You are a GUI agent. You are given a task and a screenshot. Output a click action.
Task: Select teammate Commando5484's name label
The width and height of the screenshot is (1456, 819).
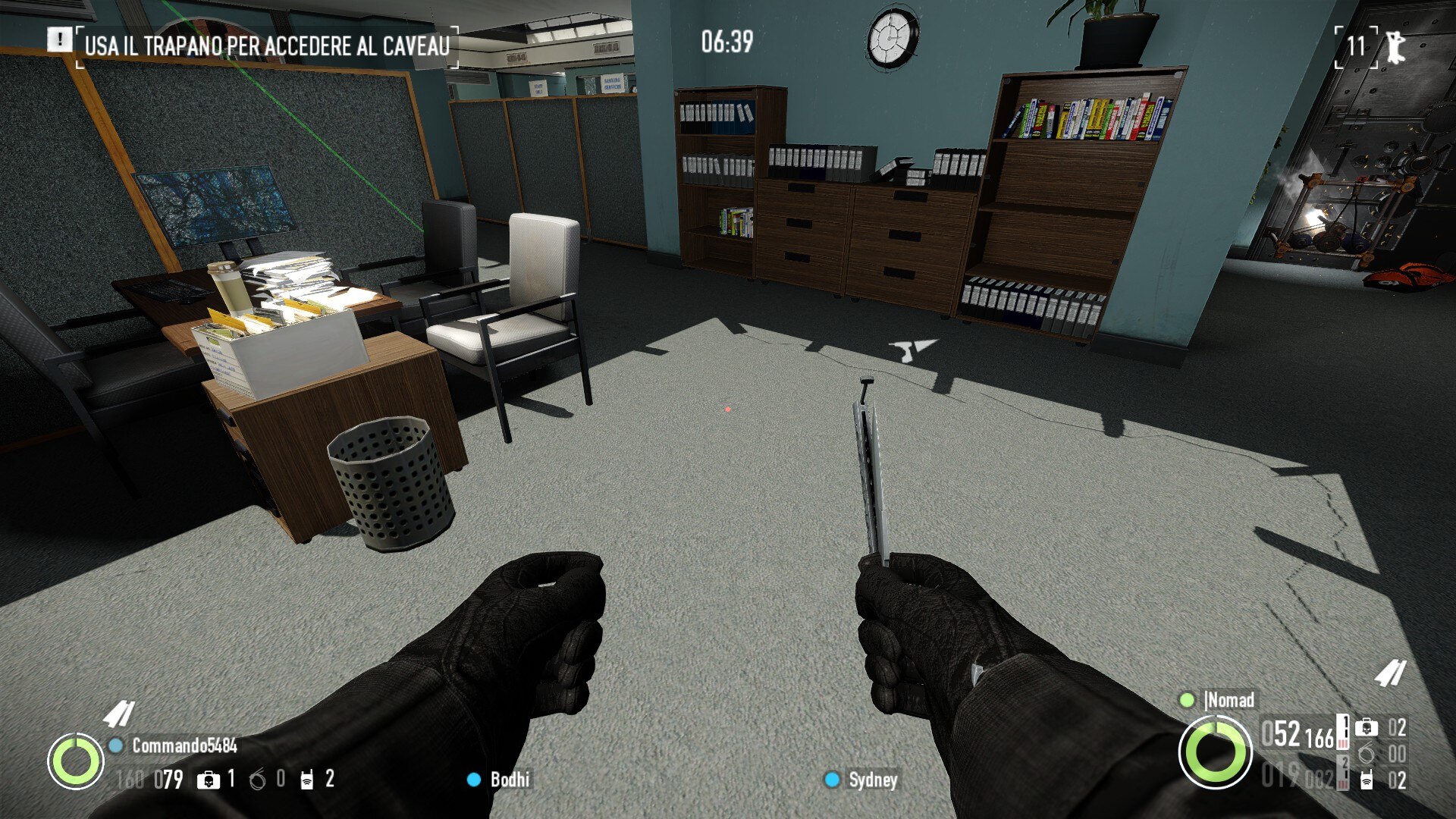click(x=184, y=746)
